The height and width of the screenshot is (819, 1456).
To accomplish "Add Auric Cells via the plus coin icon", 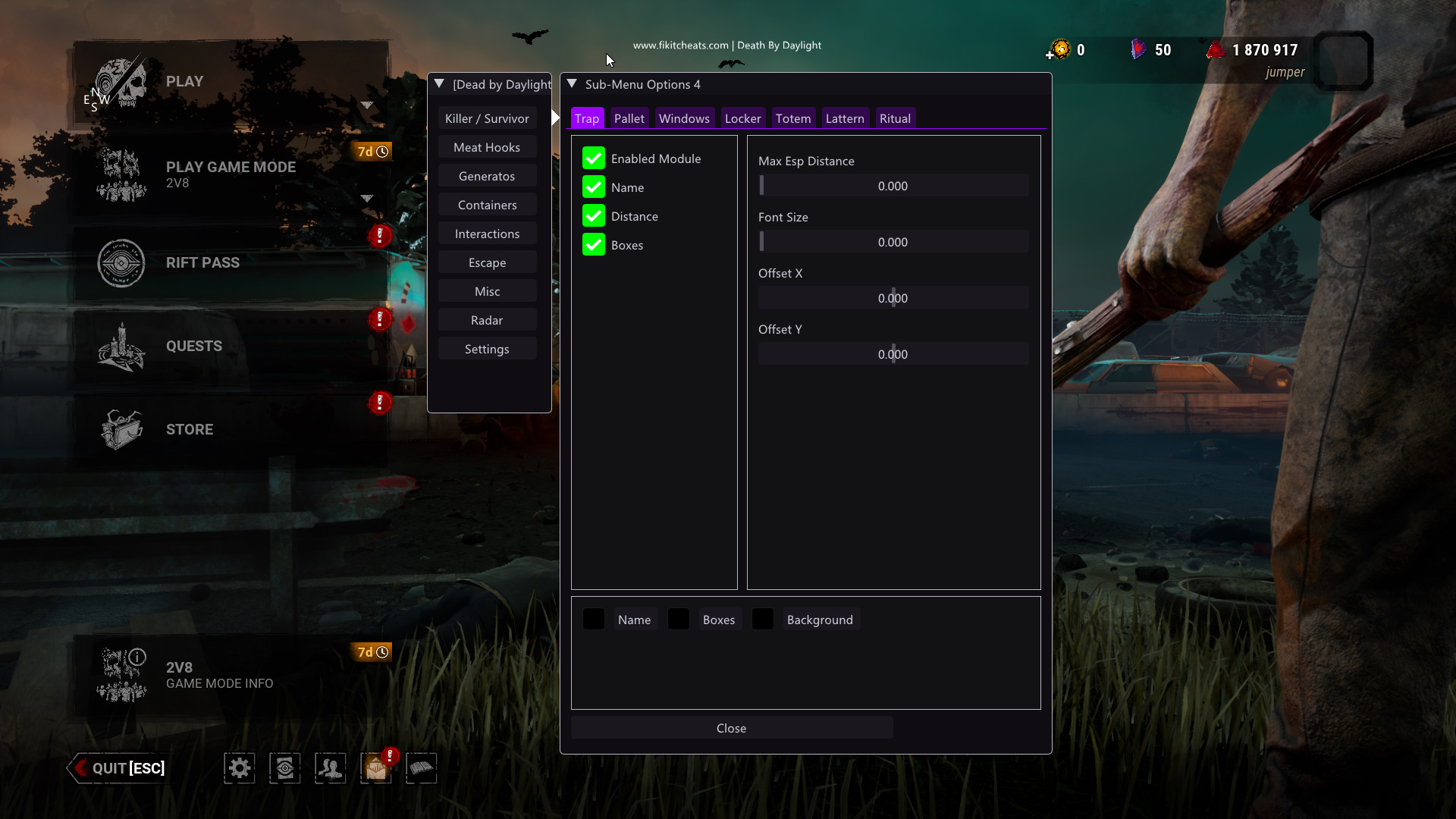I will pyautogui.click(x=1059, y=51).
